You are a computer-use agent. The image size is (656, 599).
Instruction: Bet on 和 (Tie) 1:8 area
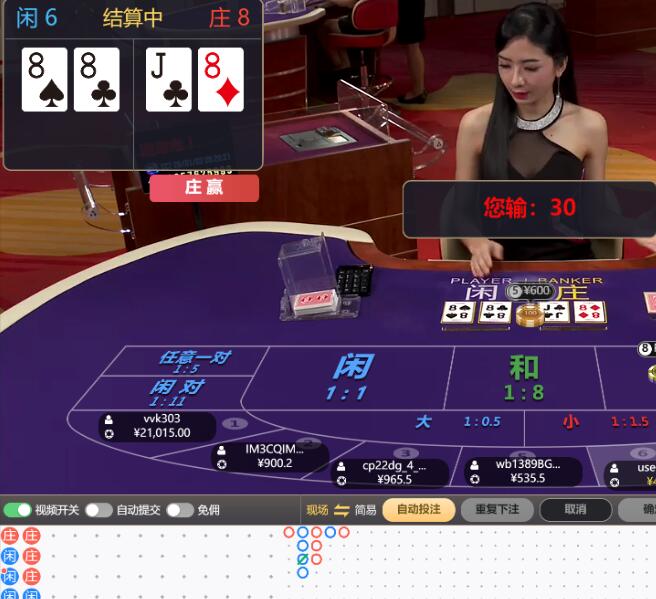click(x=523, y=377)
